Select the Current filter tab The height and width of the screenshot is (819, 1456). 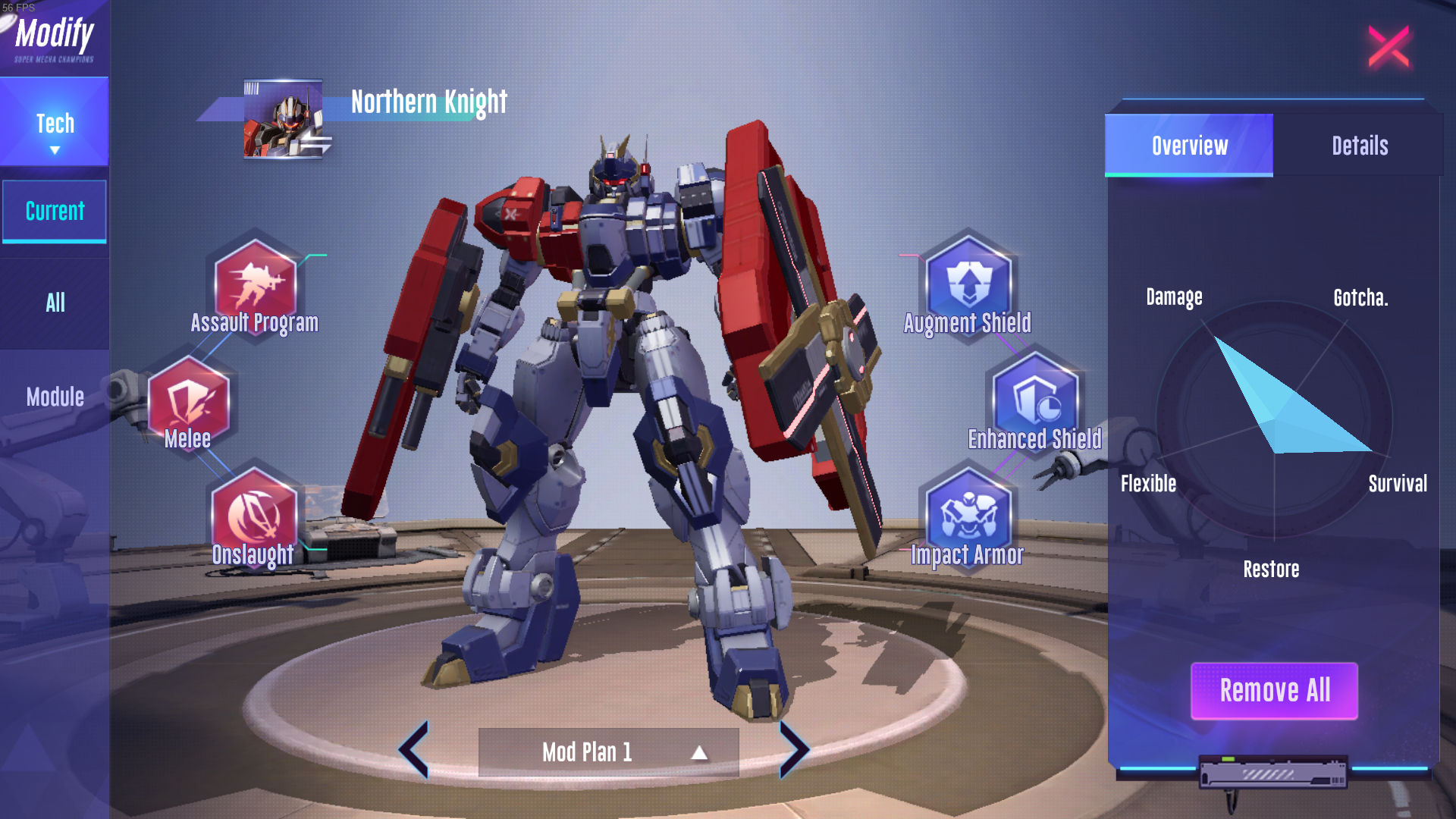click(55, 211)
